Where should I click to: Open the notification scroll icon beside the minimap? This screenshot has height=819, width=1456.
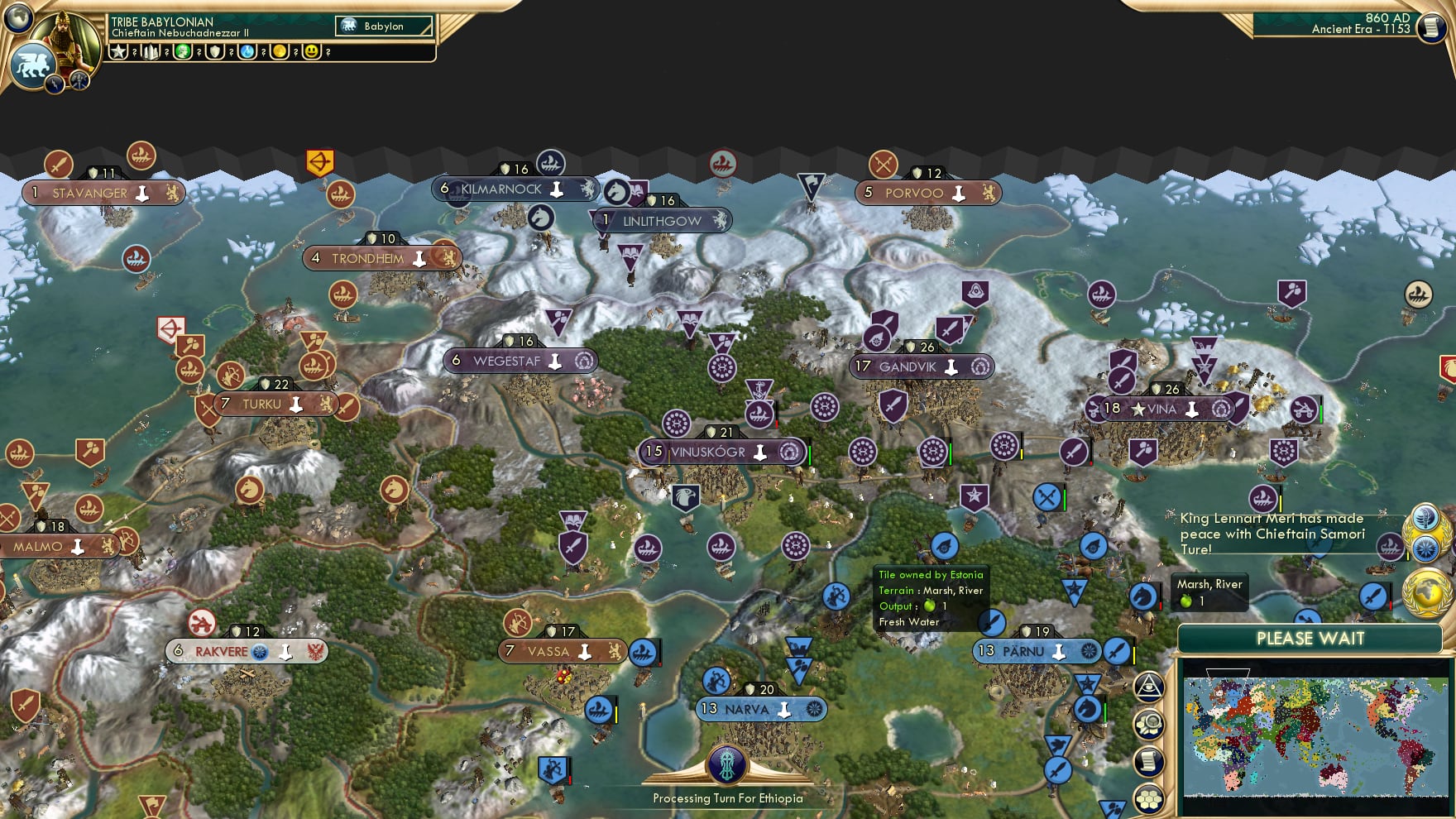point(1149,759)
